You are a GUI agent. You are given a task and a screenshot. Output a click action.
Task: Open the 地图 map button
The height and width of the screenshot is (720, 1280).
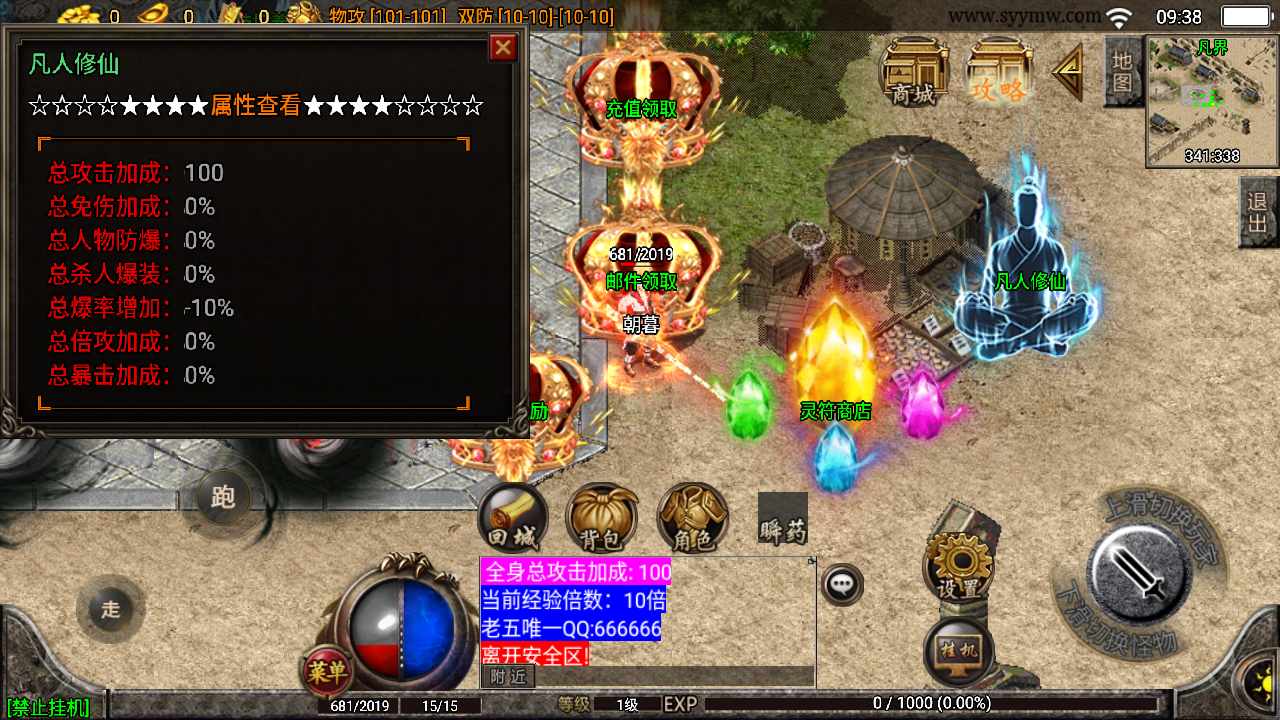[1123, 72]
